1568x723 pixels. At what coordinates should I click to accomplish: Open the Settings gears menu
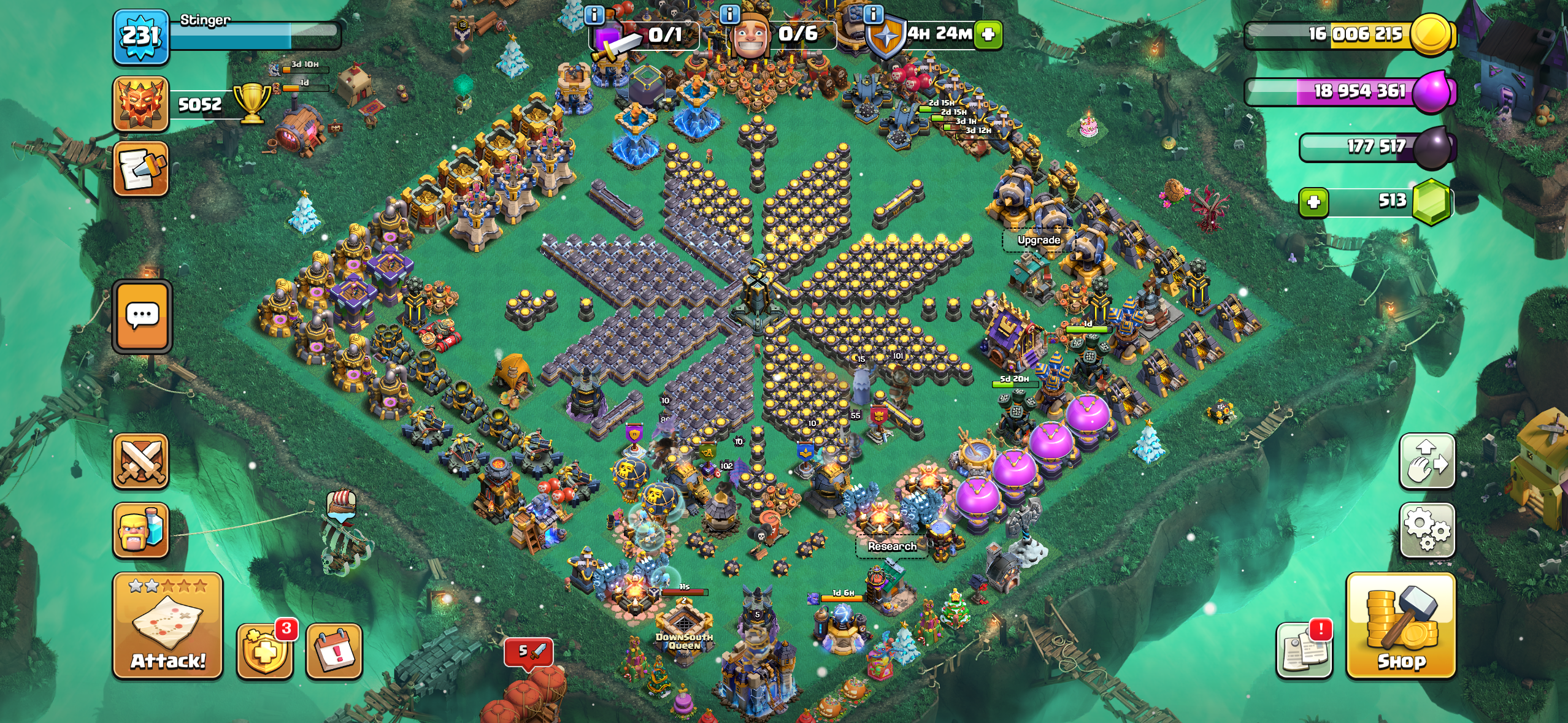(1427, 529)
